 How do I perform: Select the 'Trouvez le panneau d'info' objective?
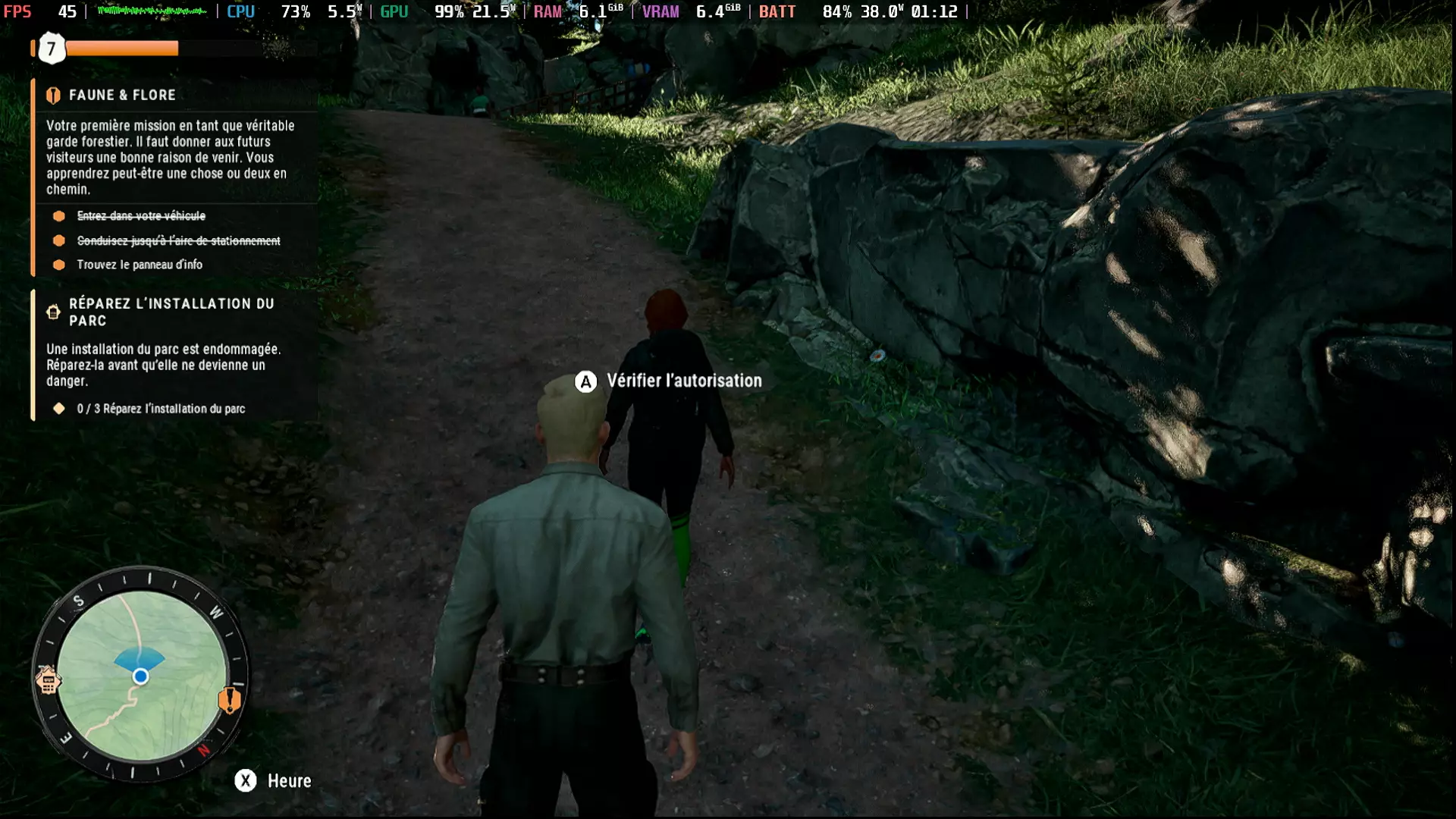[140, 265]
